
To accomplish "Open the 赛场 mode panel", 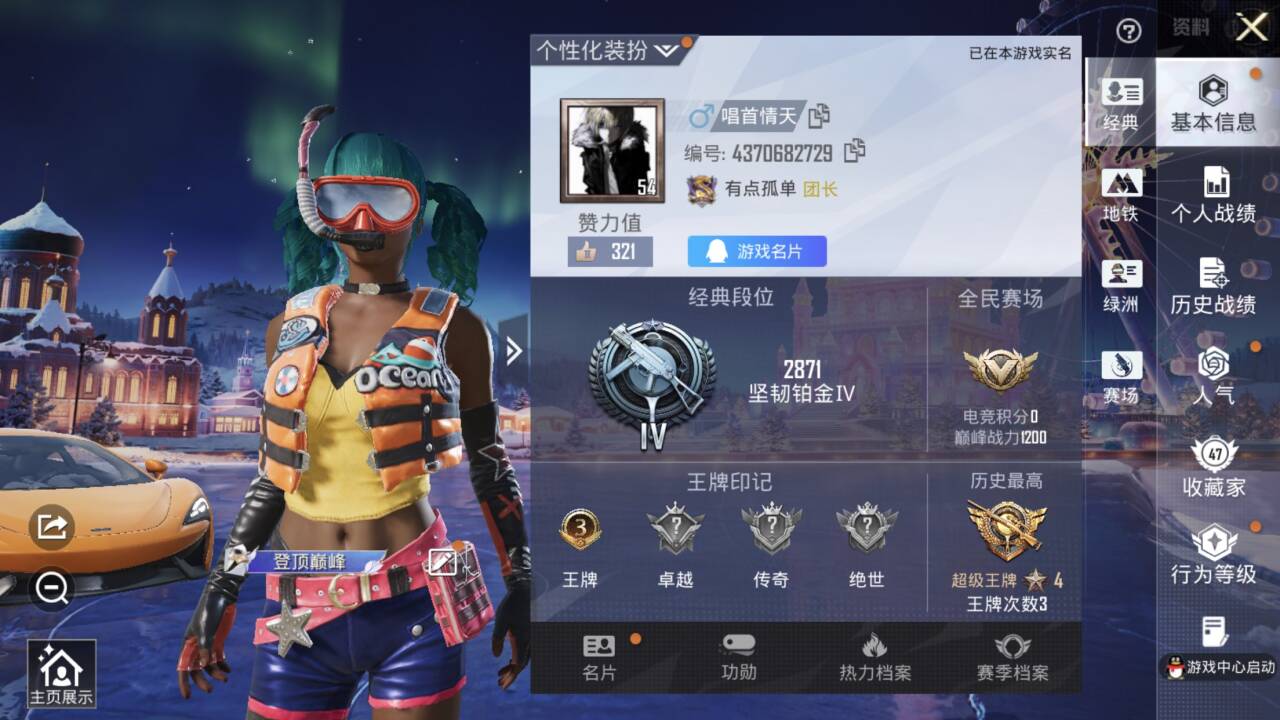I will click(x=1122, y=365).
